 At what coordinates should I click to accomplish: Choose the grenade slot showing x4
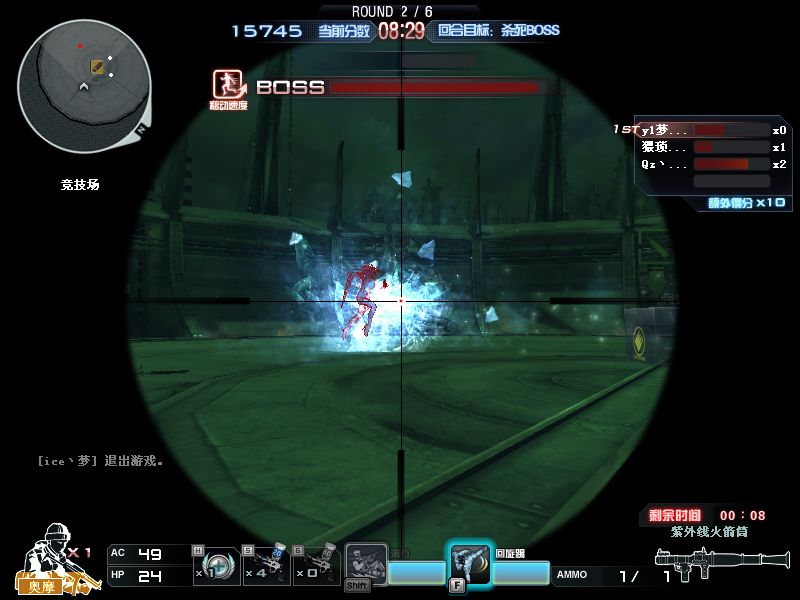click(x=267, y=566)
